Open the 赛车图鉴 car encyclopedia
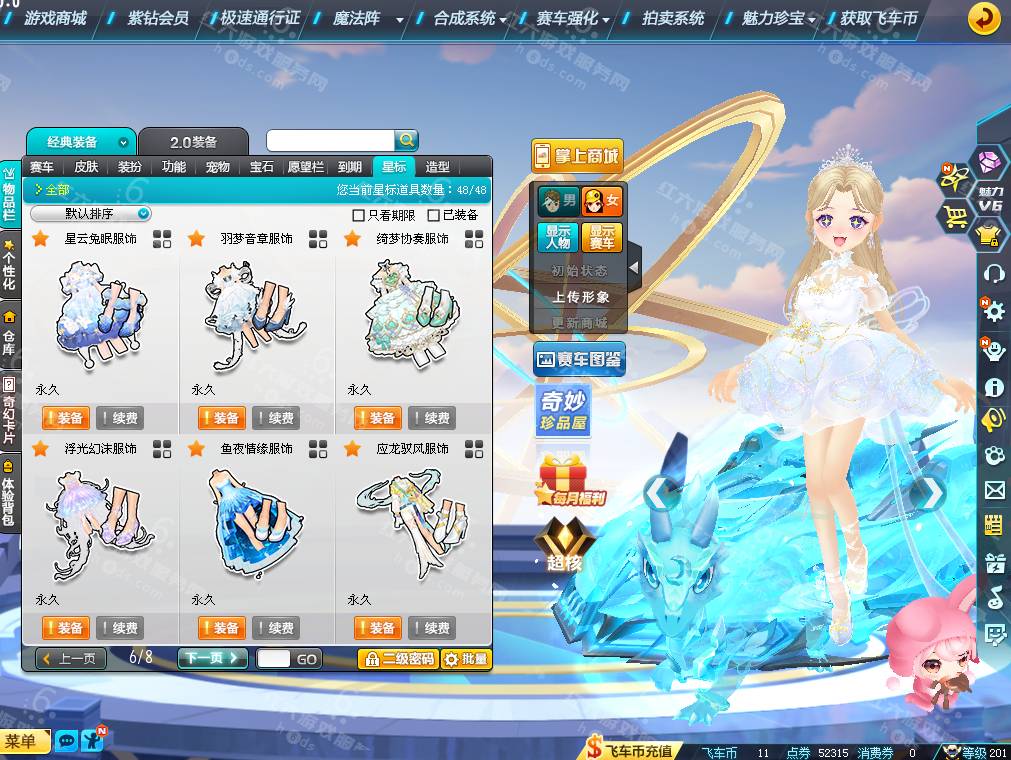Viewport: 1011px width, 760px height. tap(579, 359)
